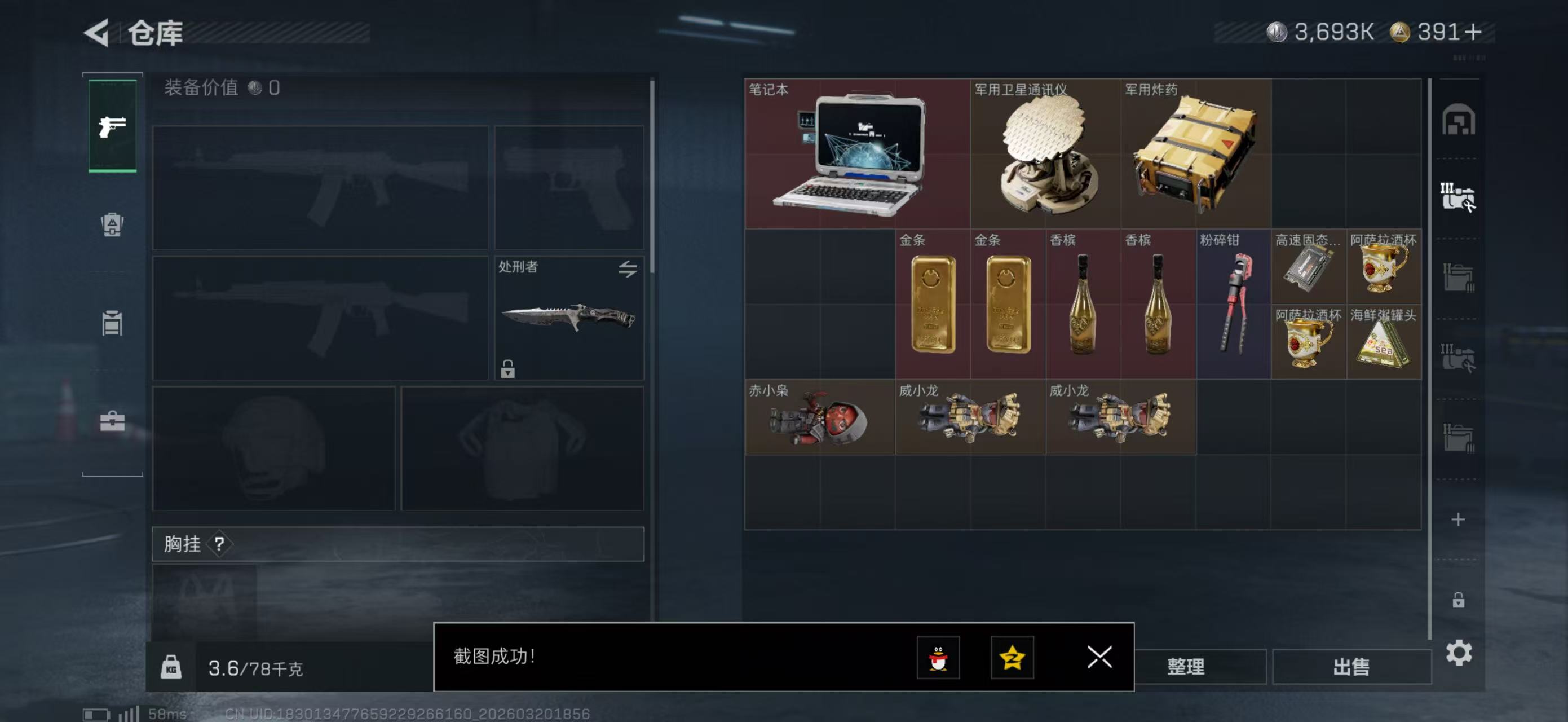This screenshot has width=1568, height=722.
Task: Show the 胸挂 help question mark
Action: pyautogui.click(x=219, y=544)
